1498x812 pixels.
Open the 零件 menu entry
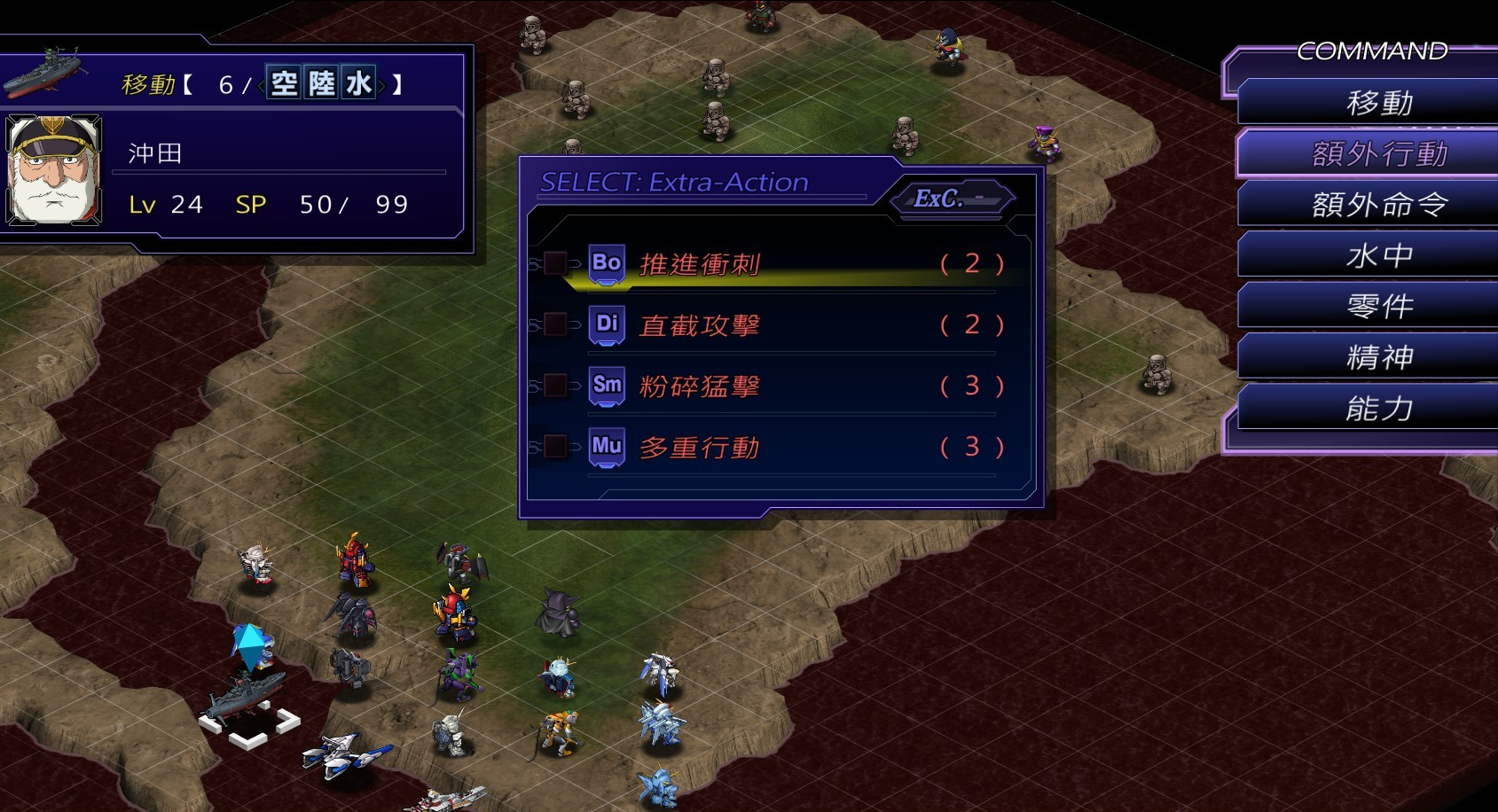coord(1378,307)
